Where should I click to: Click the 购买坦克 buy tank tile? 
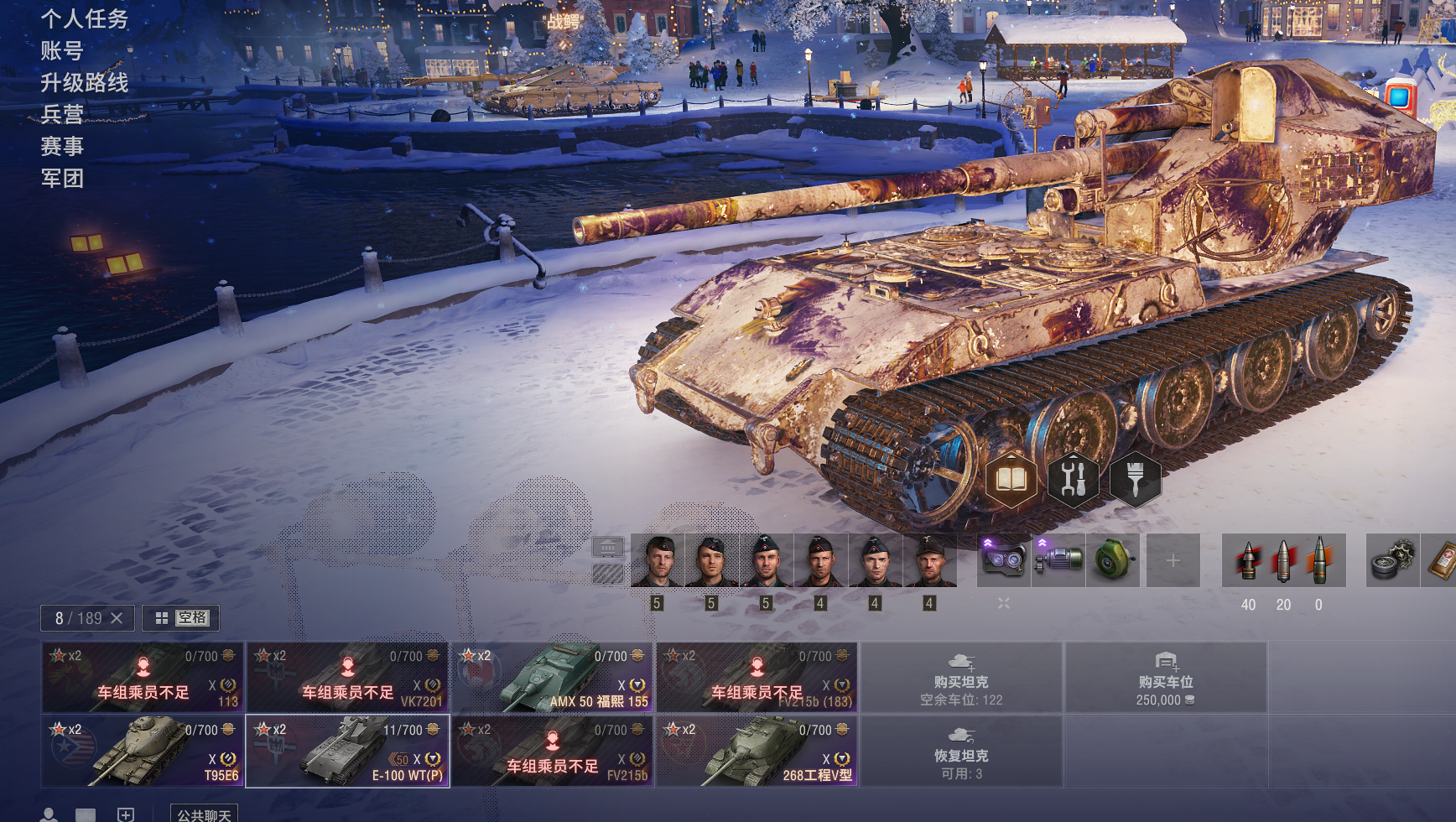coord(961,678)
